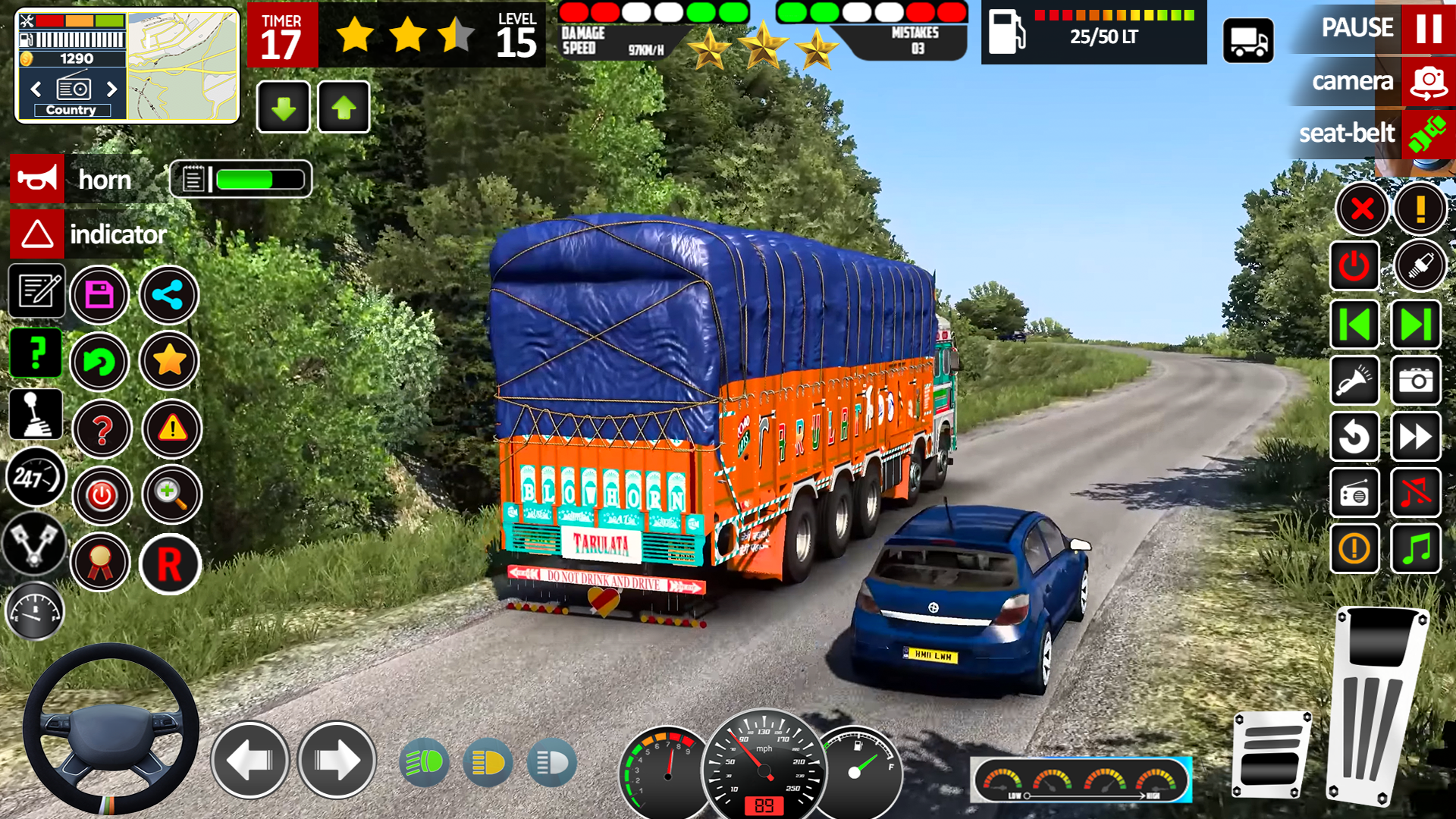Skip forward with the green next-track button
Screen dimensions: 1456x819
pyautogui.click(x=1416, y=325)
